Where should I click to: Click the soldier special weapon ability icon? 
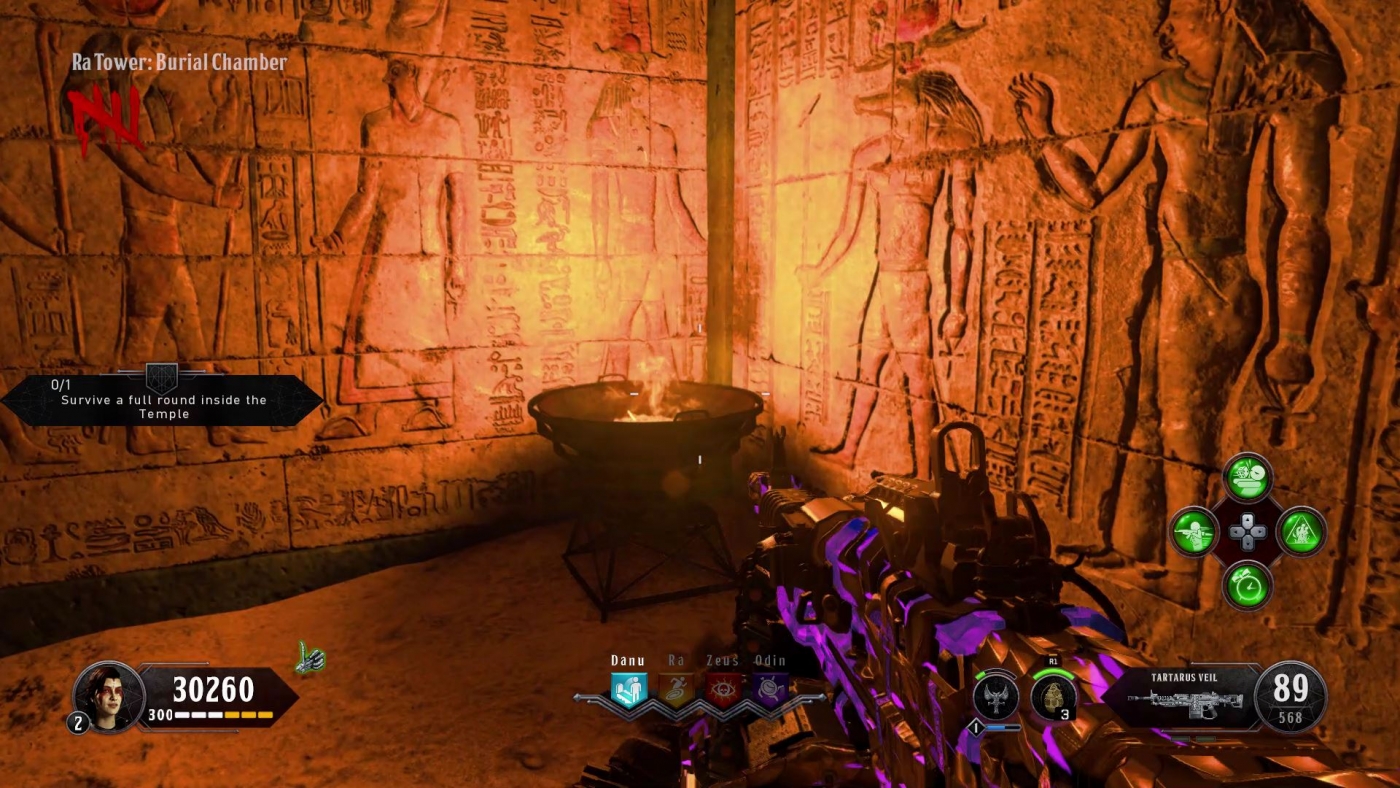click(x=1194, y=532)
